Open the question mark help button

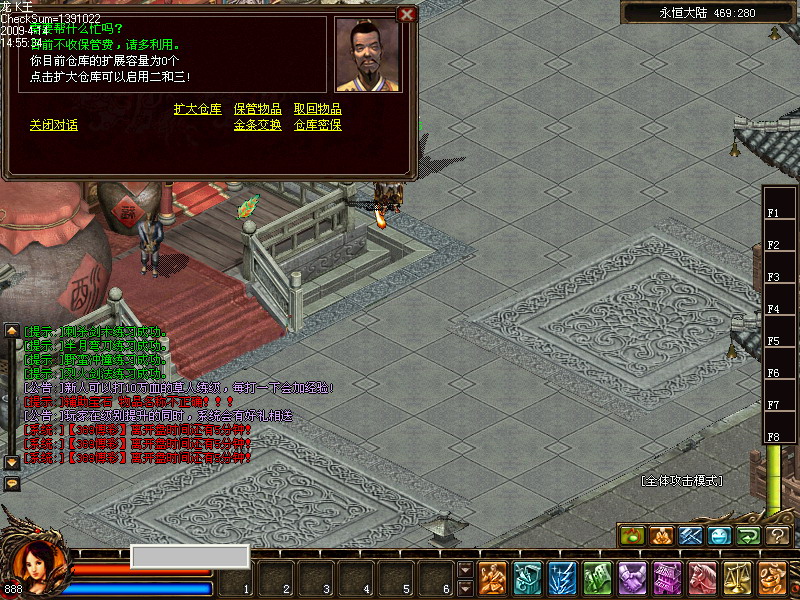[x=777, y=536]
